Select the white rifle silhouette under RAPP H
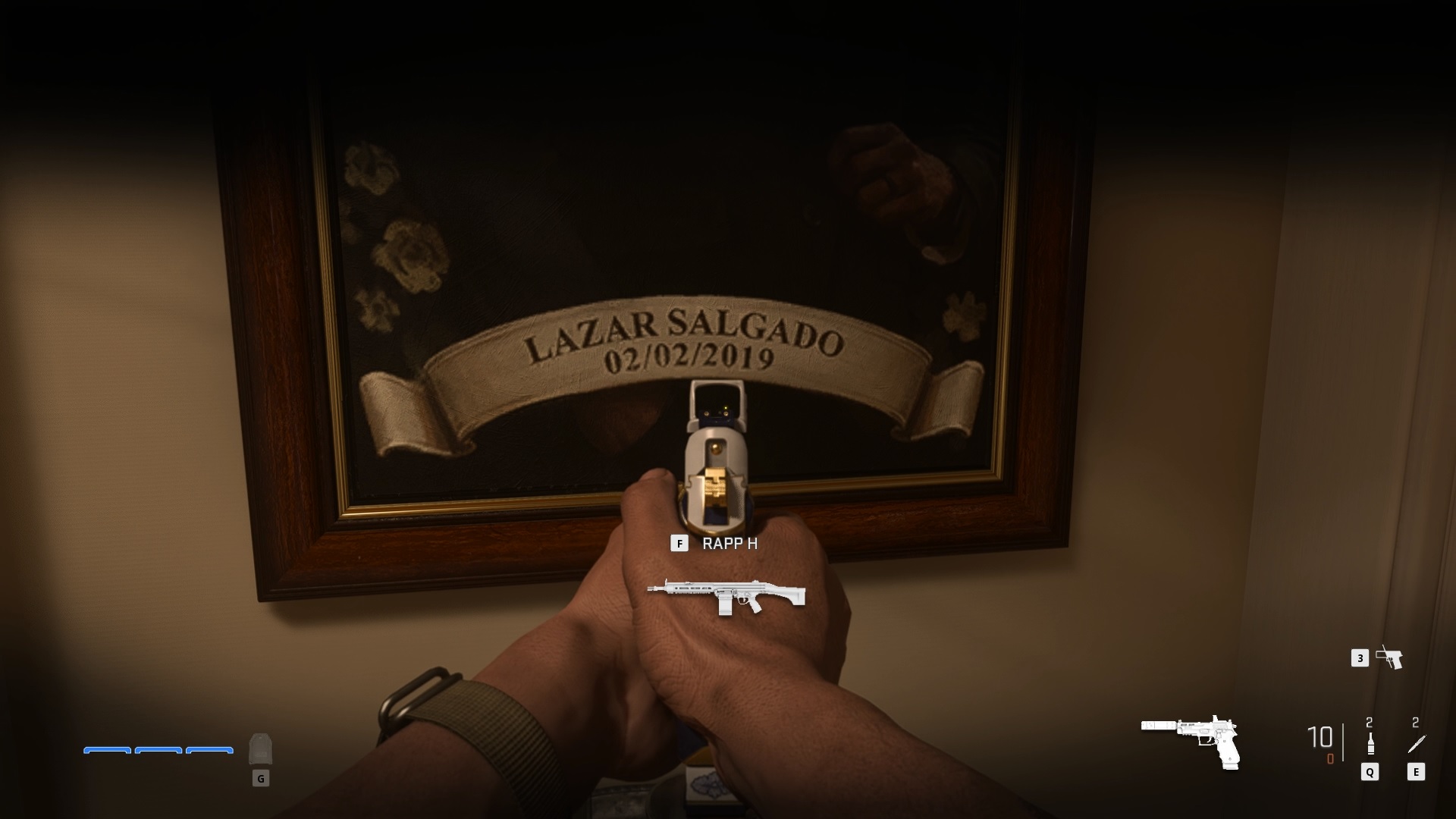The height and width of the screenshot is (819, 1456). 728,597
